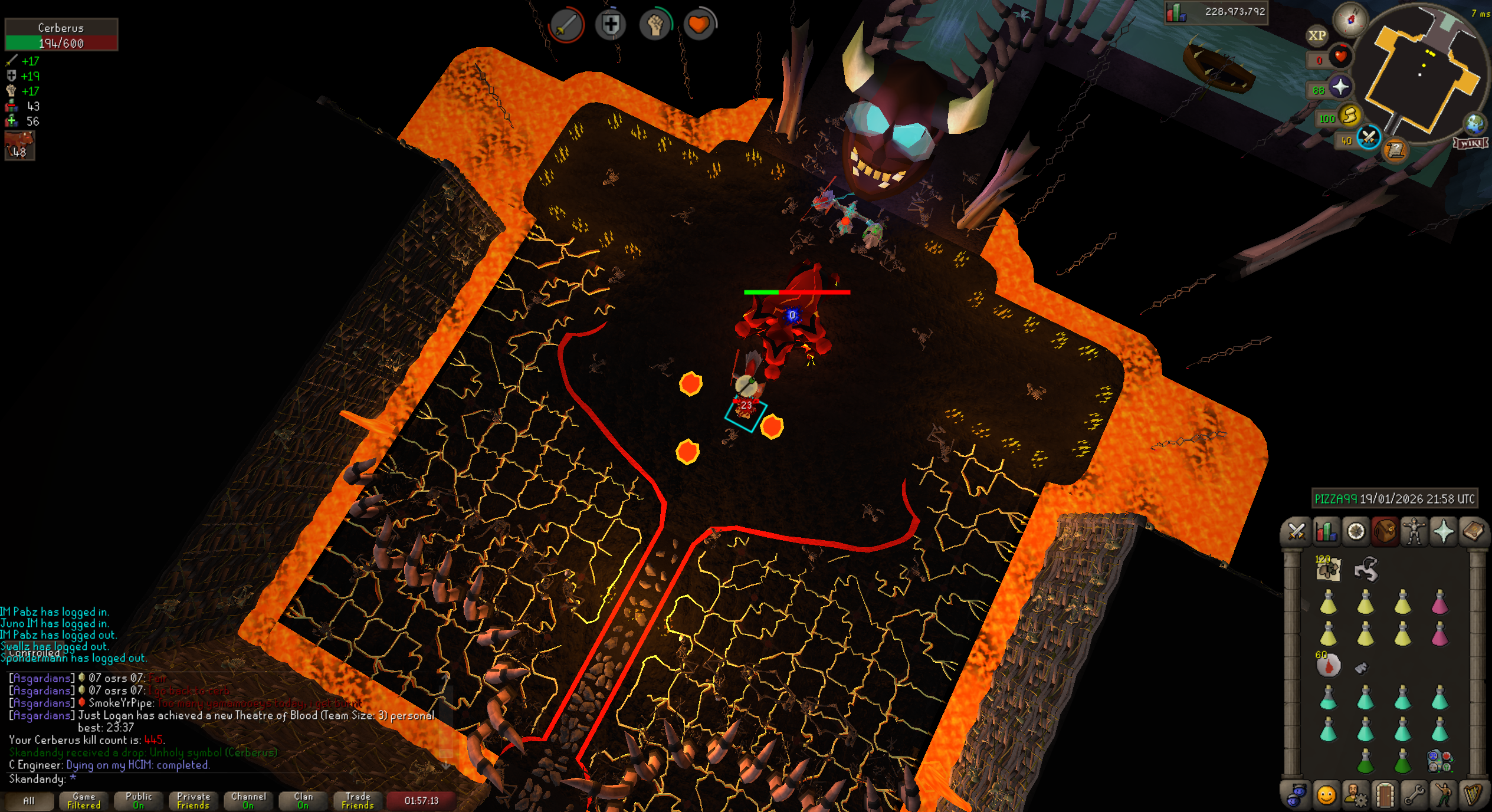Open the Logout door tab

click(1385, 796)
